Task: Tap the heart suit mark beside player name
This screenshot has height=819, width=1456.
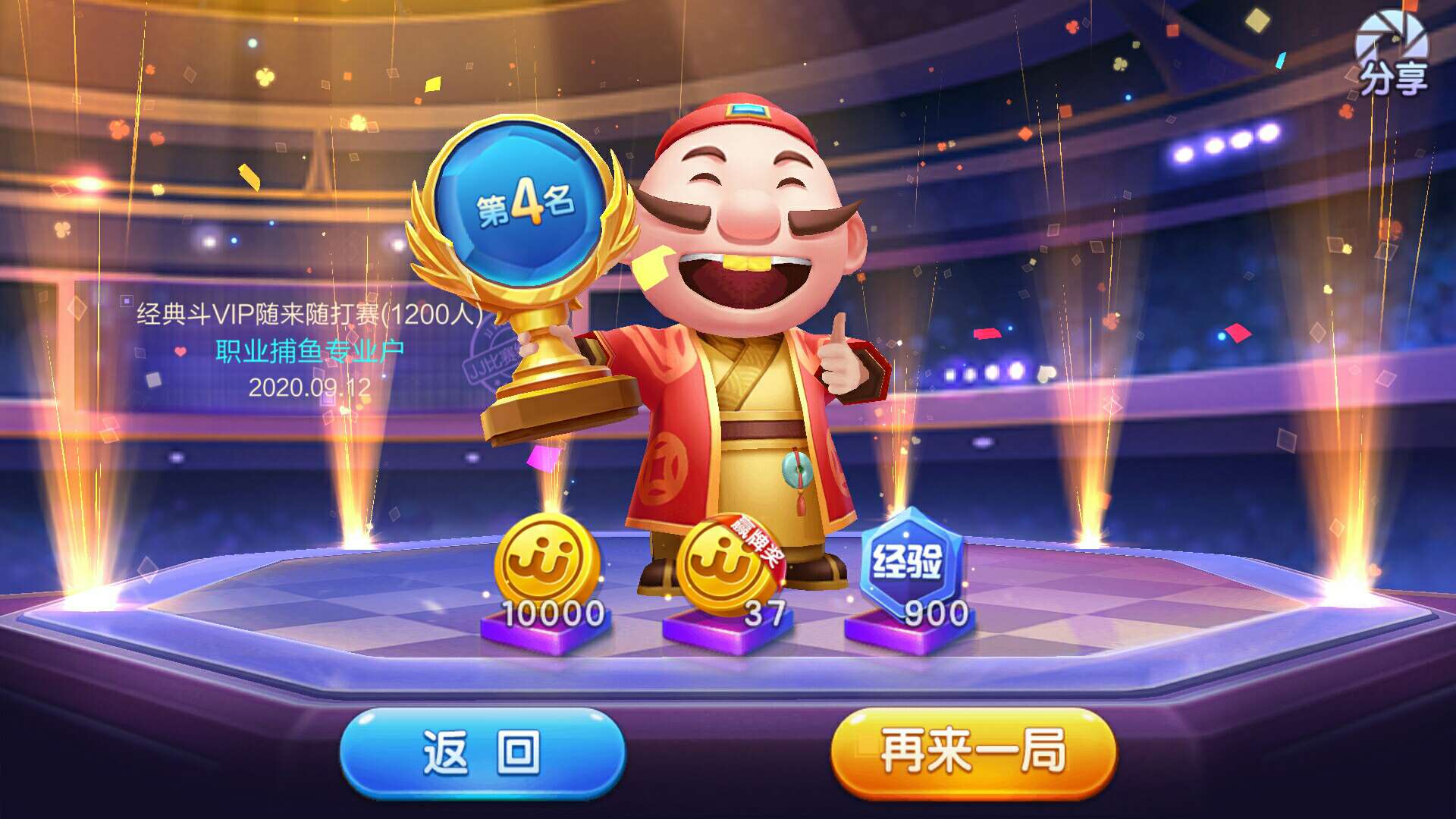Action: 180,351
